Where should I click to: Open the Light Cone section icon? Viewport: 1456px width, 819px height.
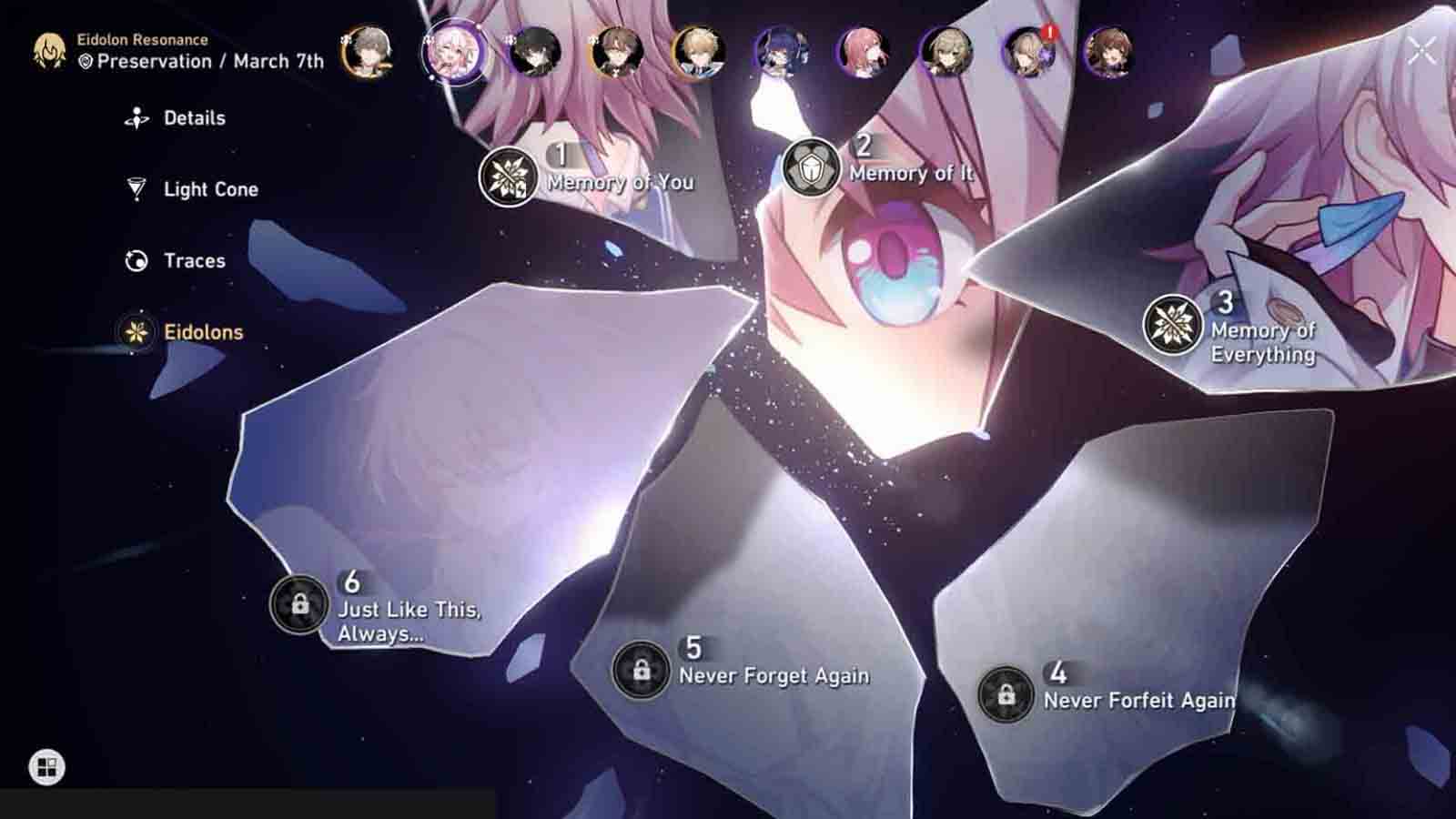coord(136,188)
